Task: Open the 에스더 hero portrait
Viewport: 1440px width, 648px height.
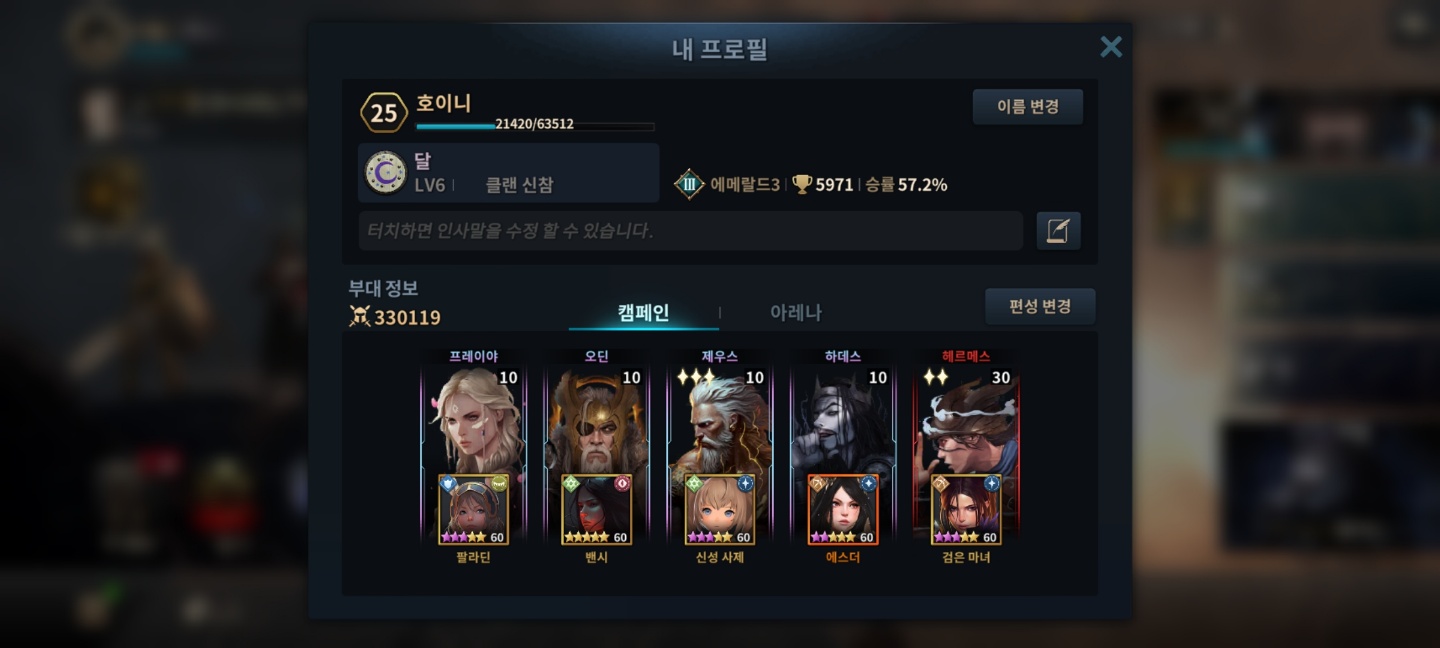Action: 842,510
